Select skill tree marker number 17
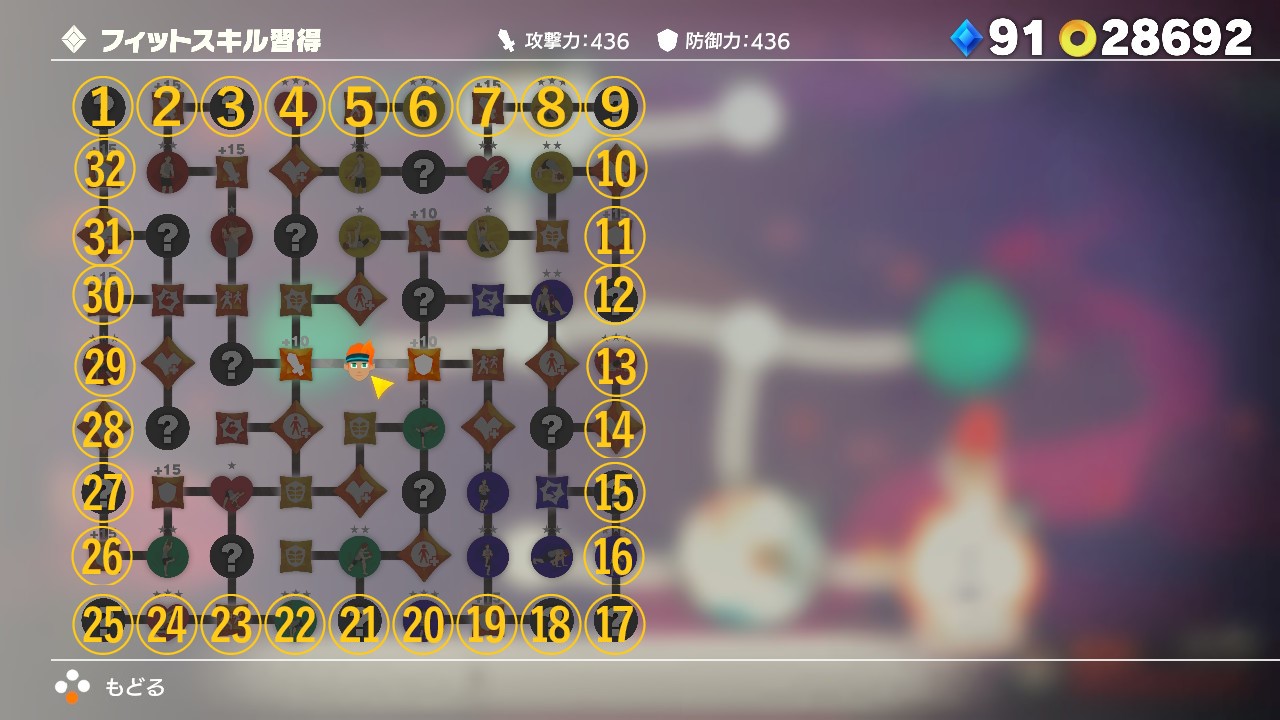The width and height of the screenshot is (1280, 720). point(614,621)
